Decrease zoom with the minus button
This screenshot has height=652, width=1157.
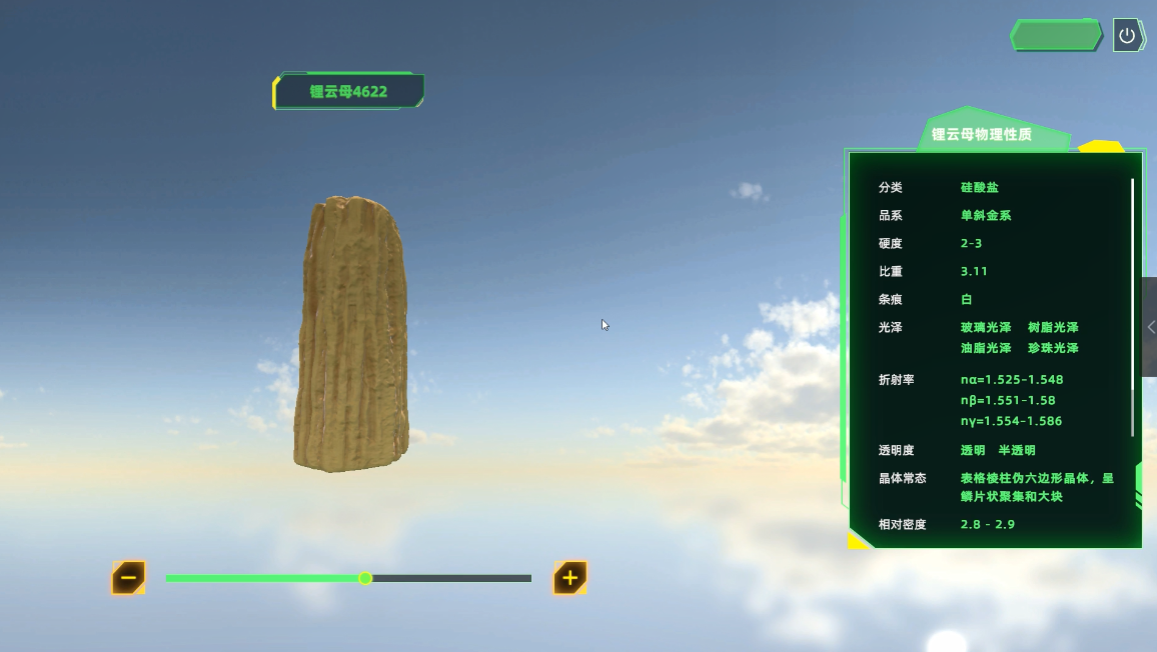click(x=128, y=577)
